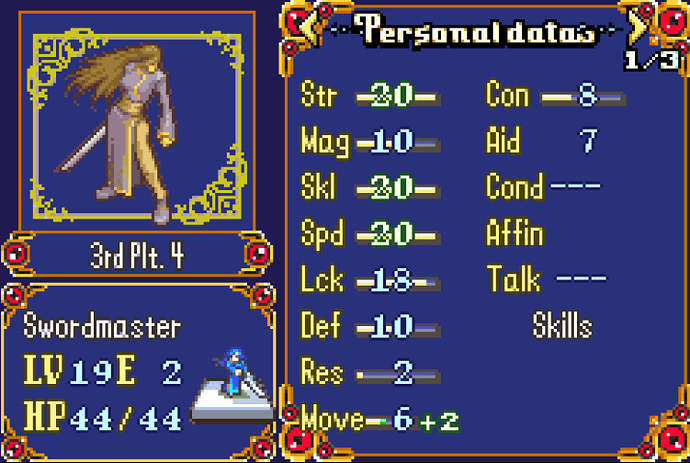690x463 pixels.
Task: Choose the Skills entry
Action: 562,326
